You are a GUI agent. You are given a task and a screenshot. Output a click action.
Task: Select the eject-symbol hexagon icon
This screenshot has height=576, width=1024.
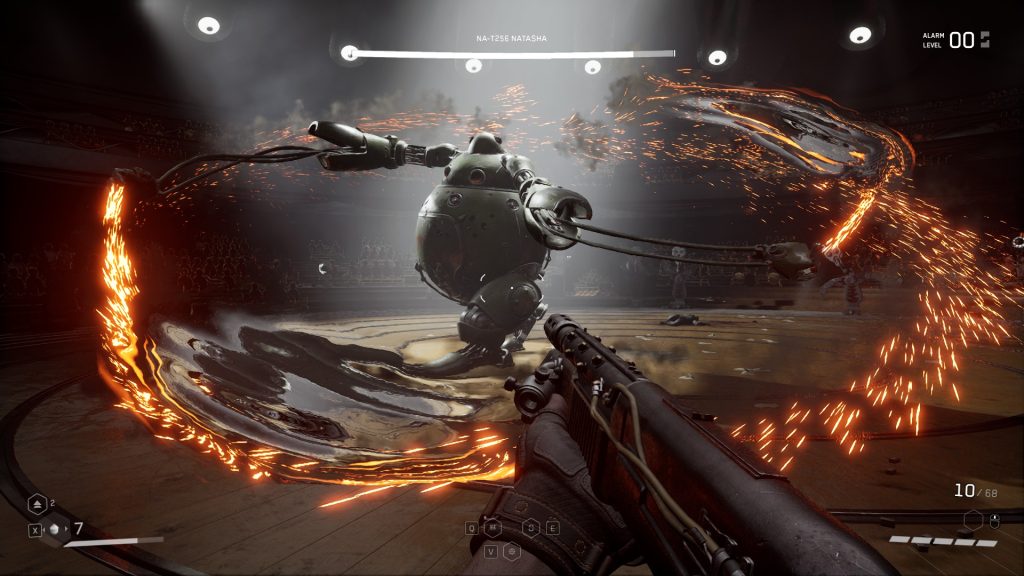tap(37, 504)
